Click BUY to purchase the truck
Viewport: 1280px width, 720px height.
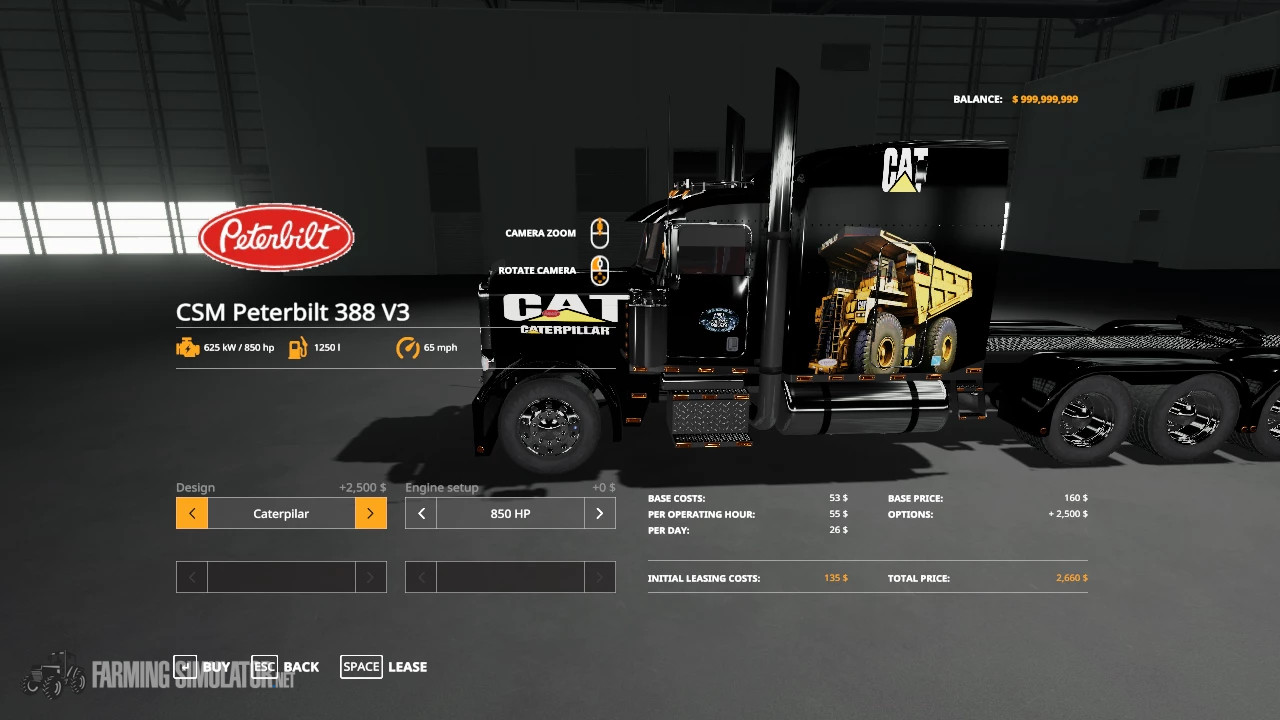coord(216,666)
